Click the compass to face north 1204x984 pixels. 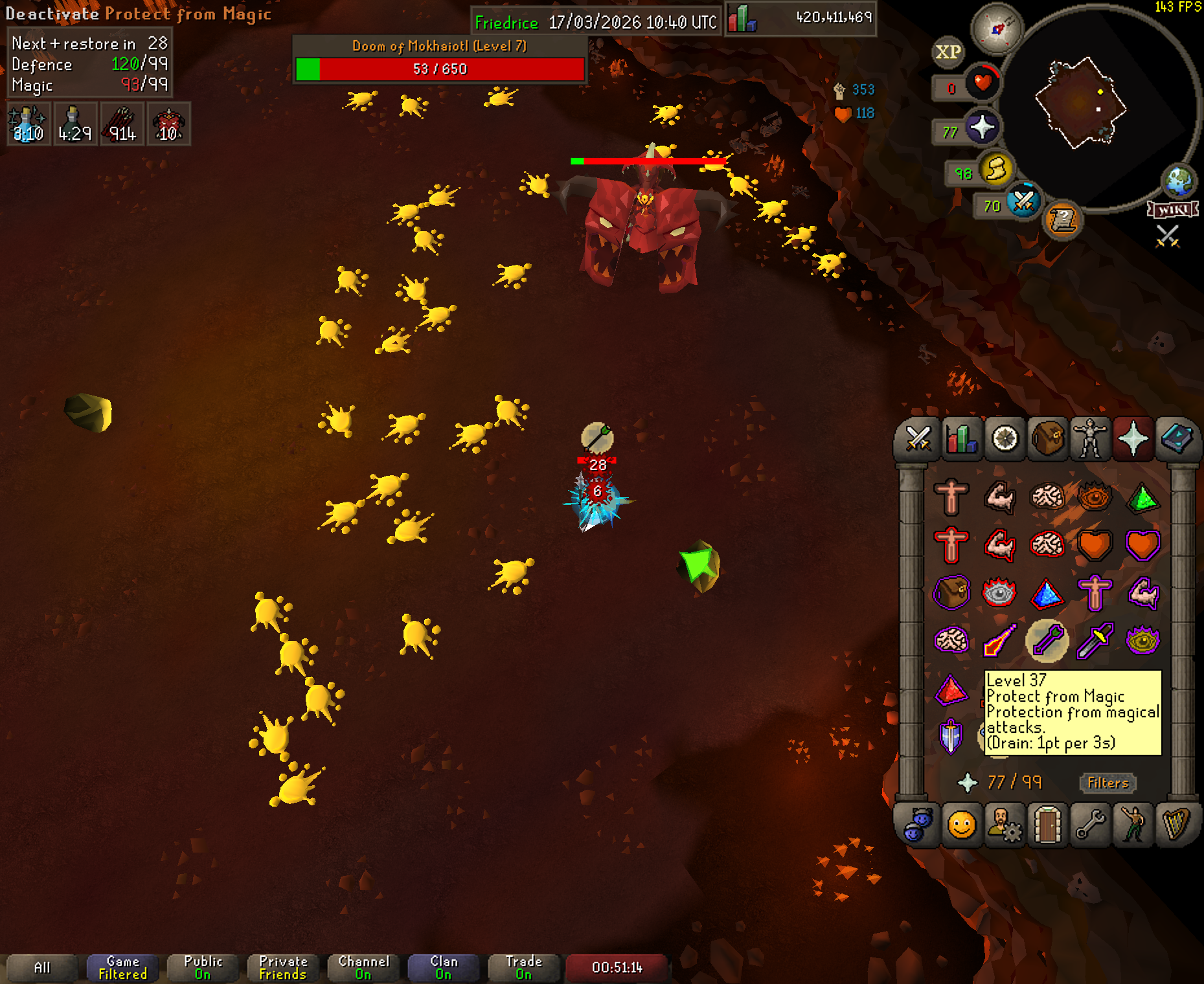click(997, 28)
